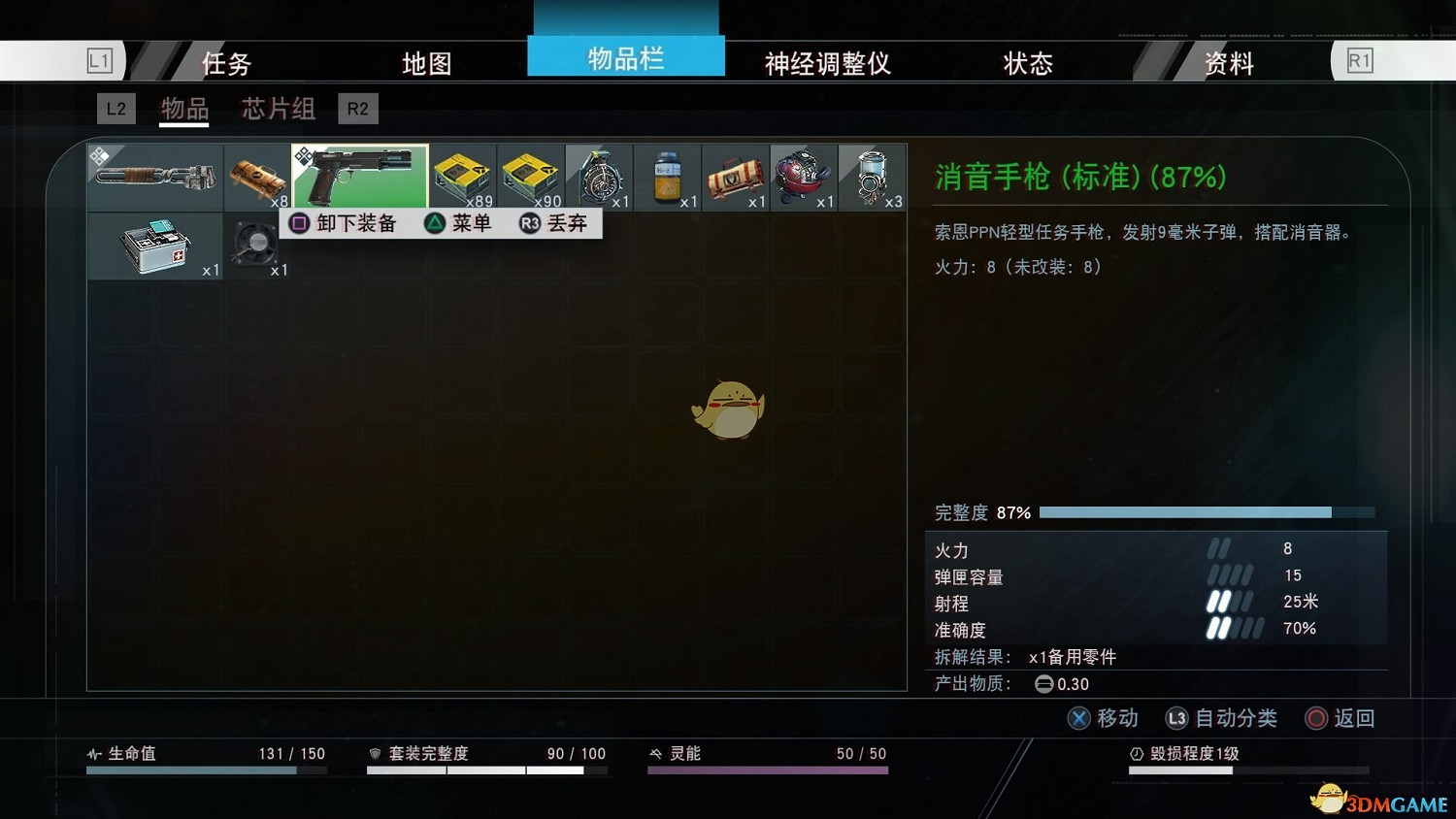The image size is (1456, 819).
Task: Click 返回 to go back
Action: (x=1356, y=718)
